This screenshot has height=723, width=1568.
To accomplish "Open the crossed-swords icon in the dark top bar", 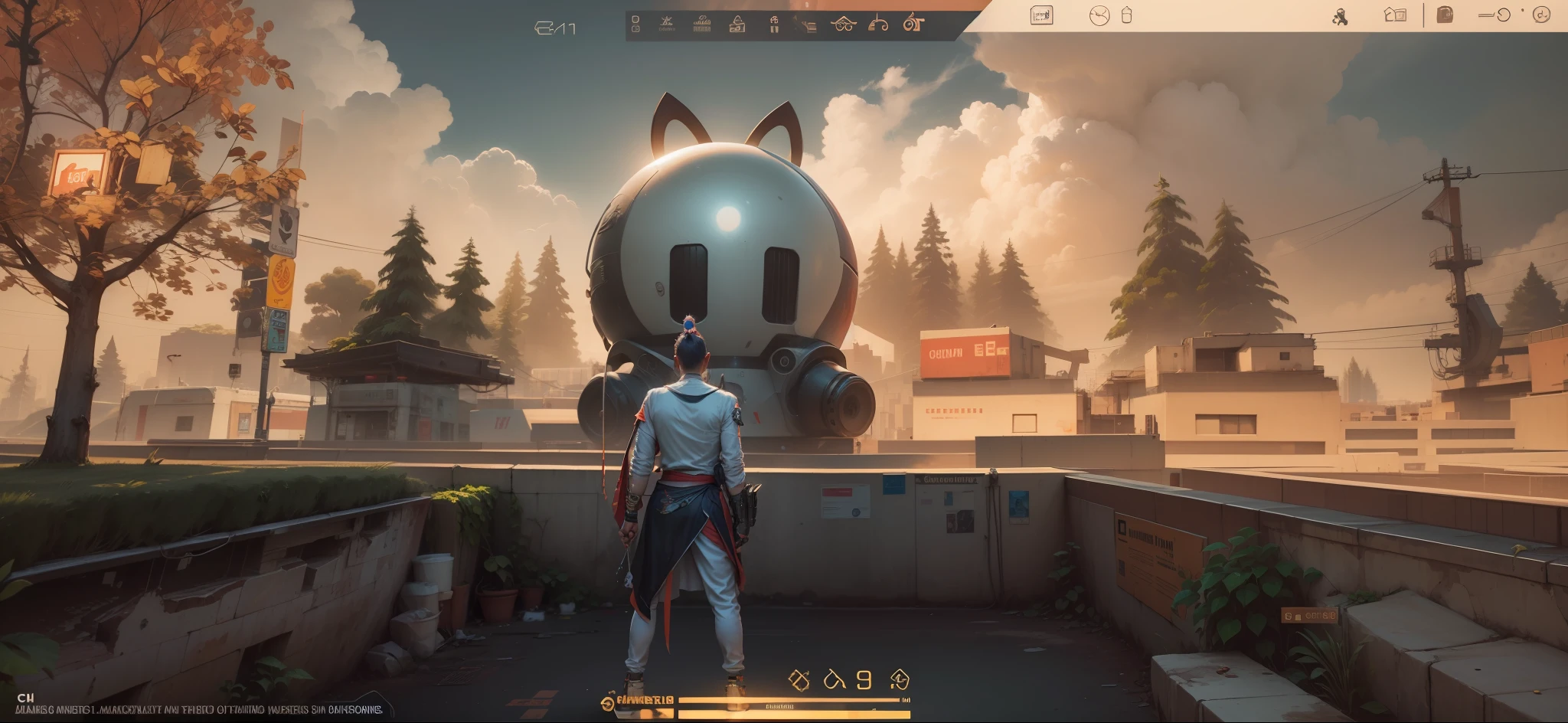I will [666, 25].
